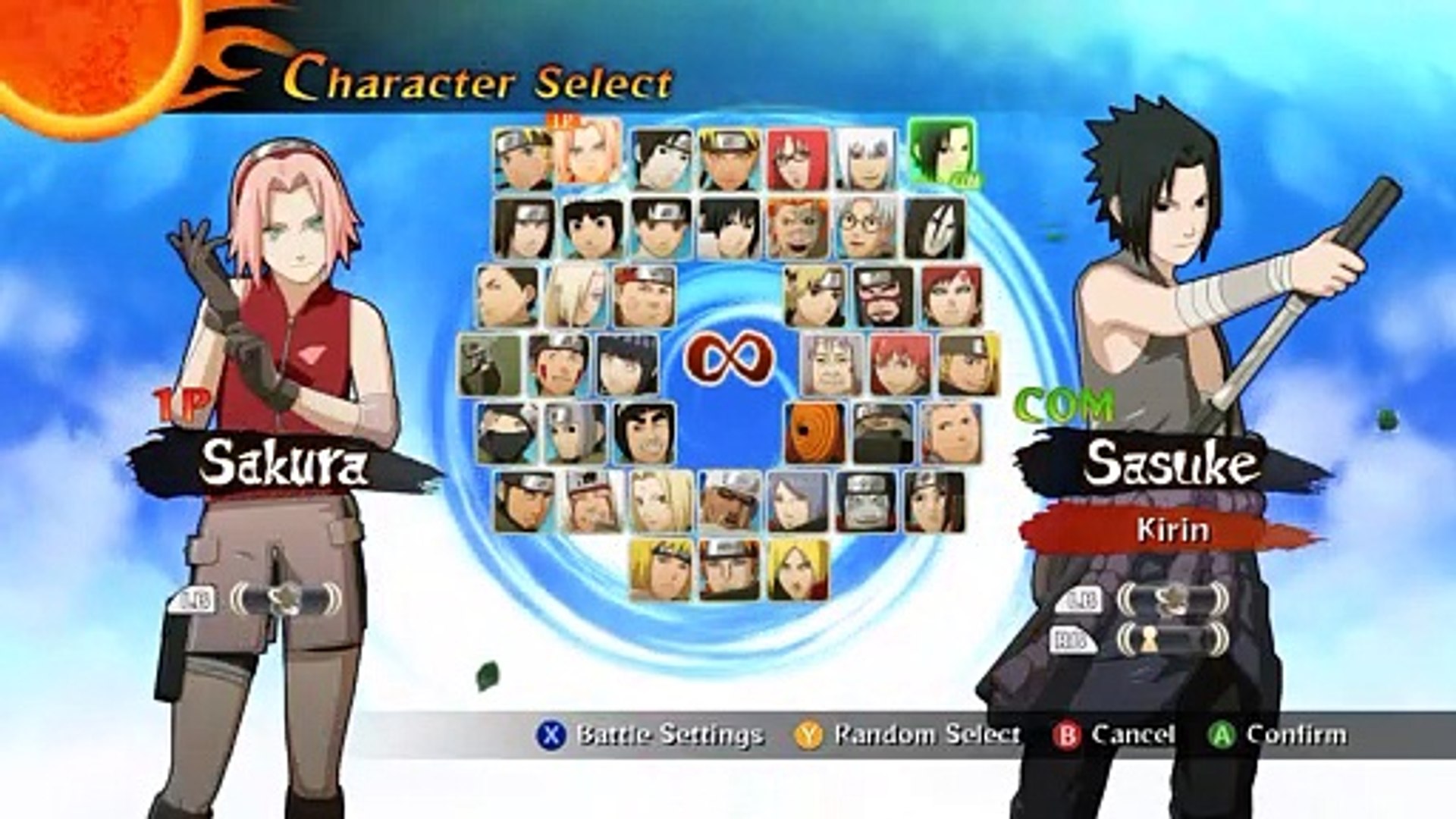Select the elderly Chiyo portrait
Screen dimensions: 1456x819
coord(832,365)
